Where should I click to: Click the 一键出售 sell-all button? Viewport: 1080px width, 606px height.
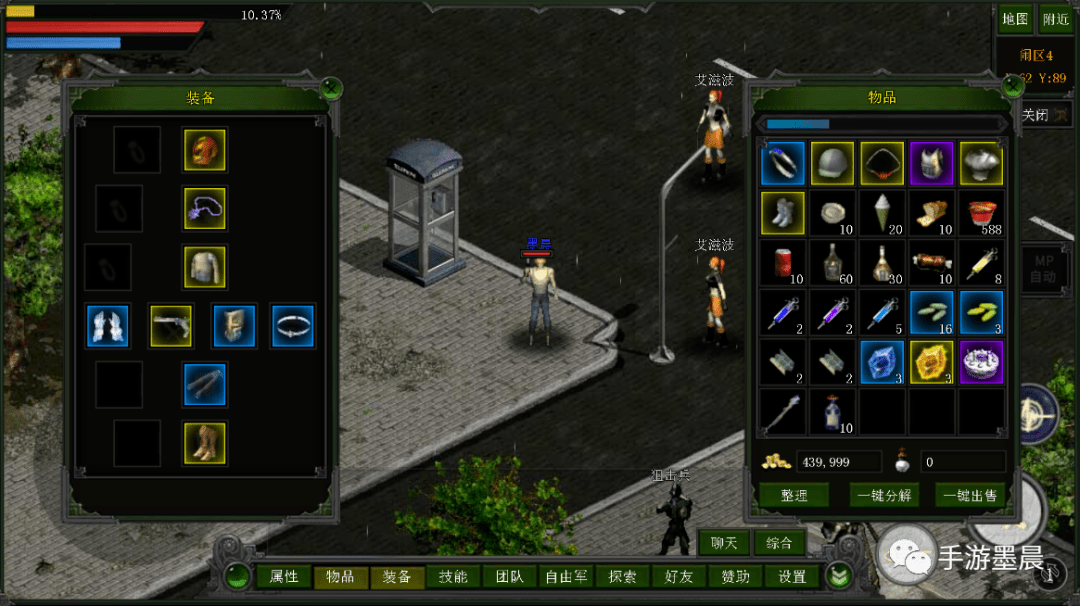pos(969,495)
